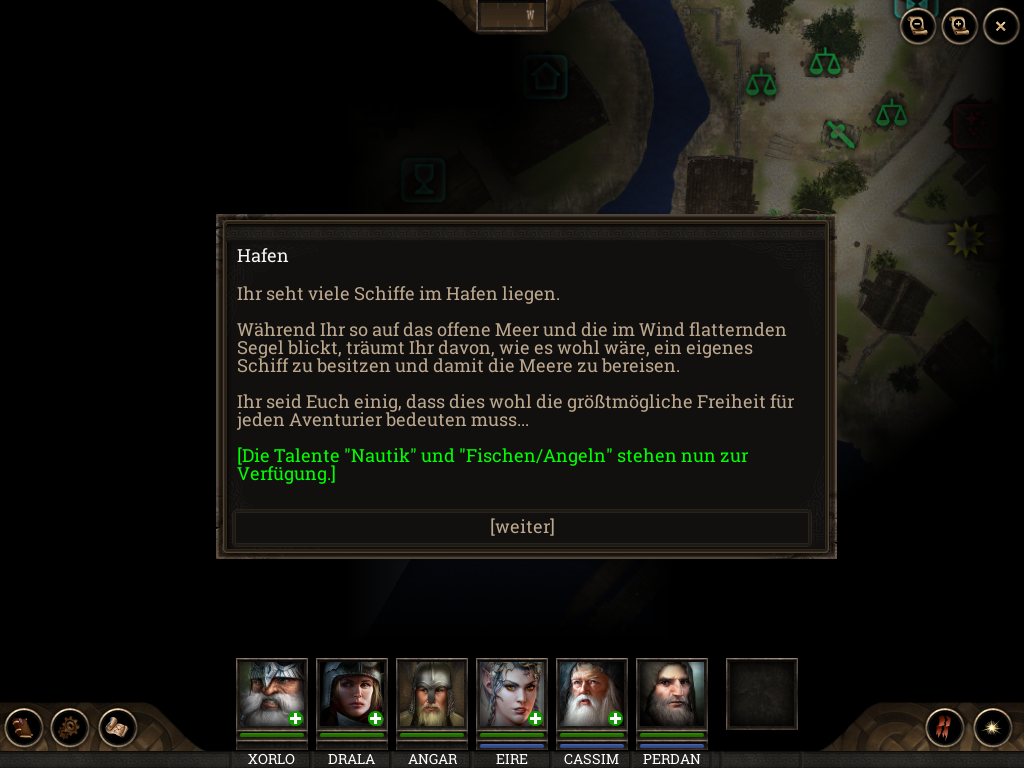Viewport: 1024px width, 768px height.
Task: Zoom out the town map
Action: pos(918,26)
